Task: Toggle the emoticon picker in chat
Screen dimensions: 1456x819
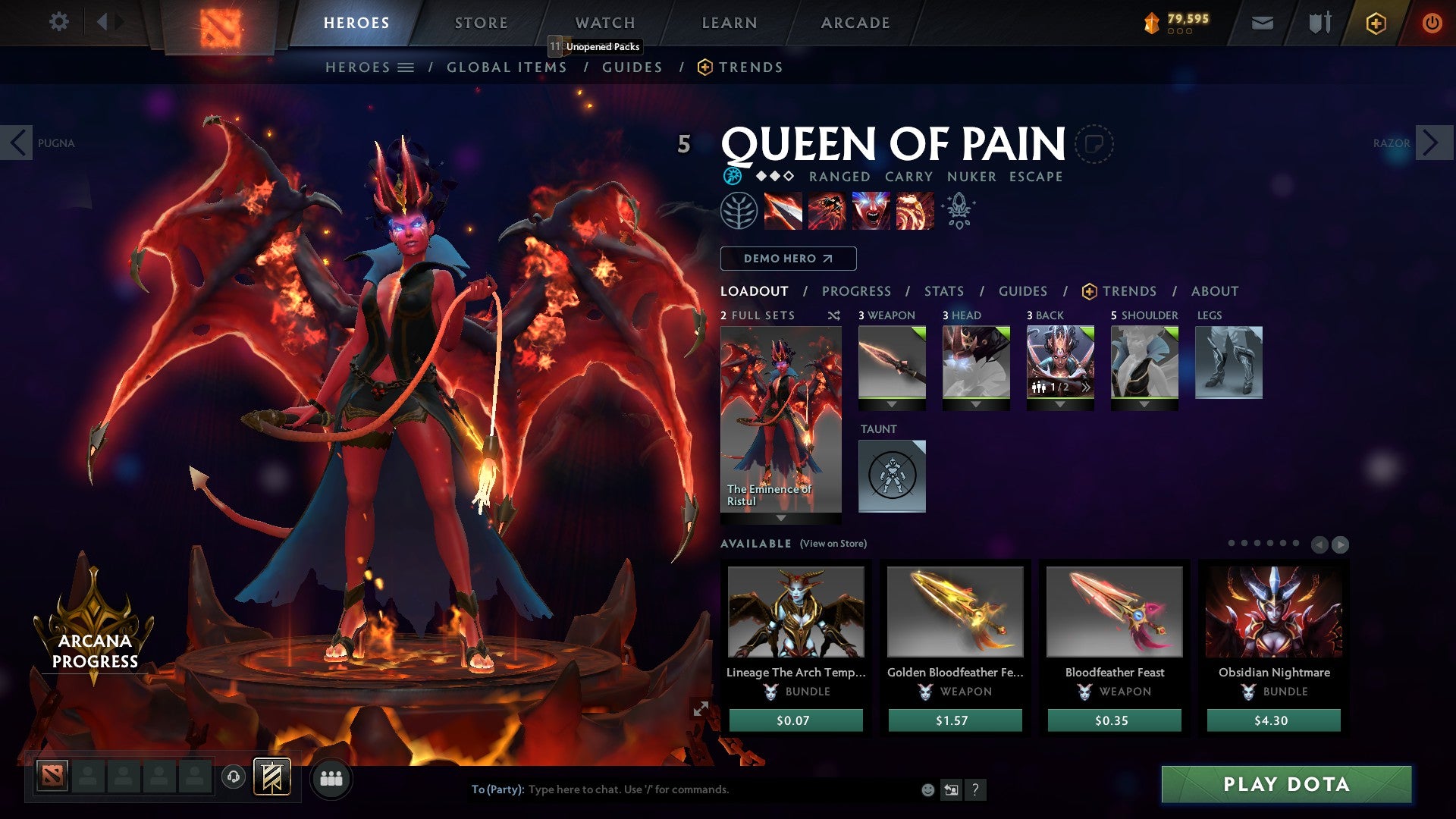Action: (x=927, y=789)
